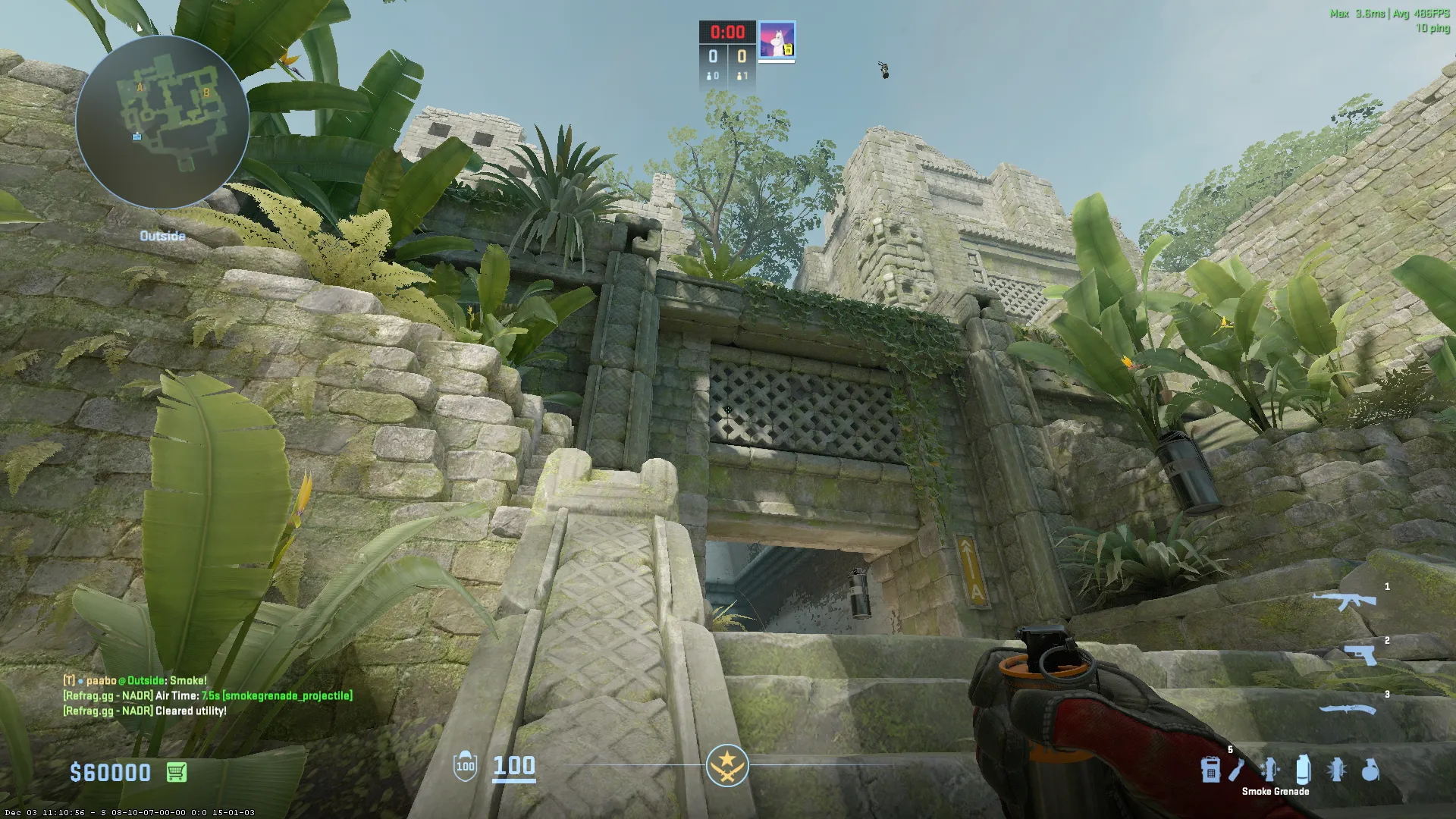The width and height of the screenshot is (1456, 819).
Task: Select the C4 bomb icon
Action: [x=1210, y=770]
